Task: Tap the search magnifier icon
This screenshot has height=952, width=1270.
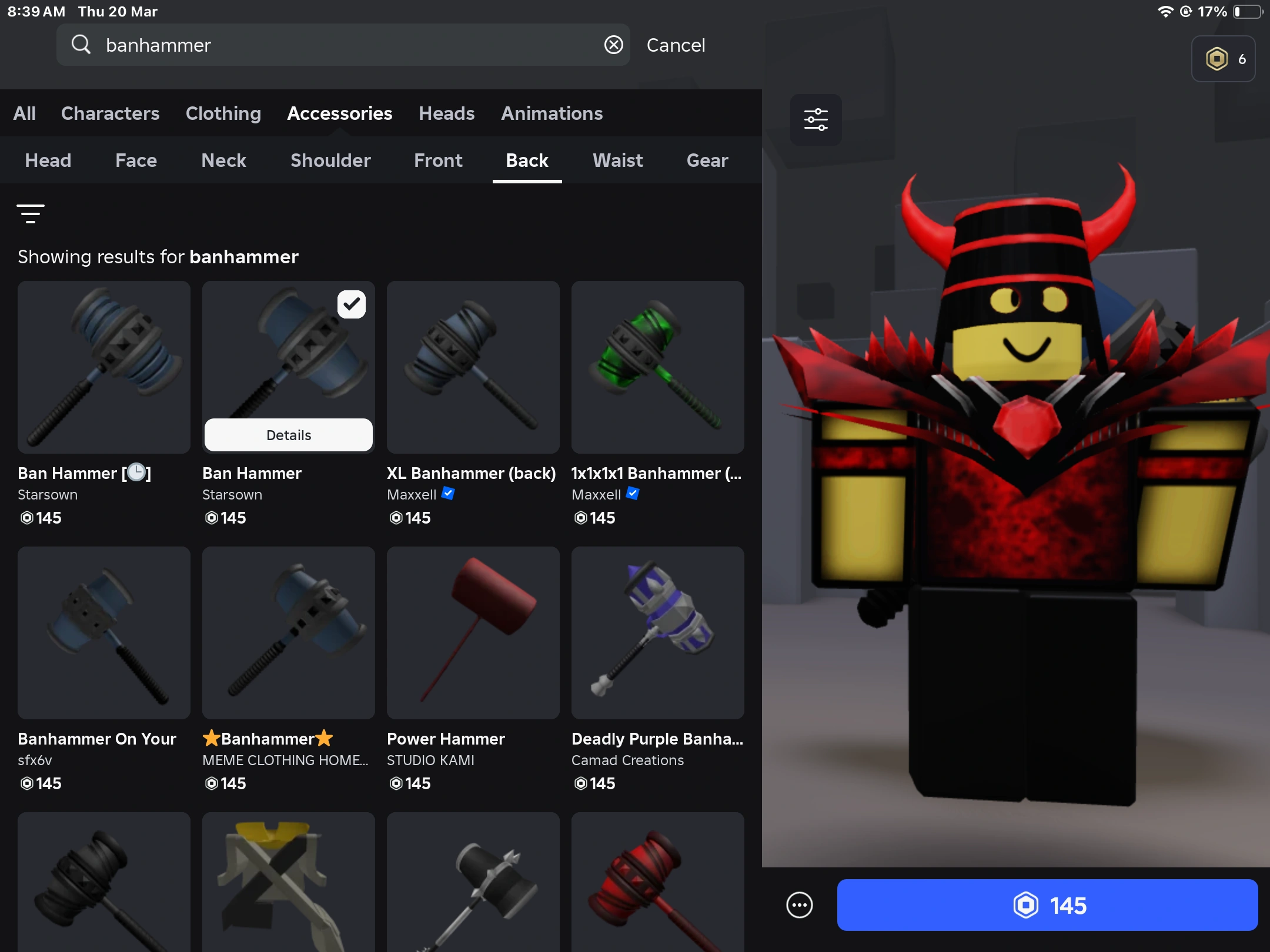Action: pos(81,45)
